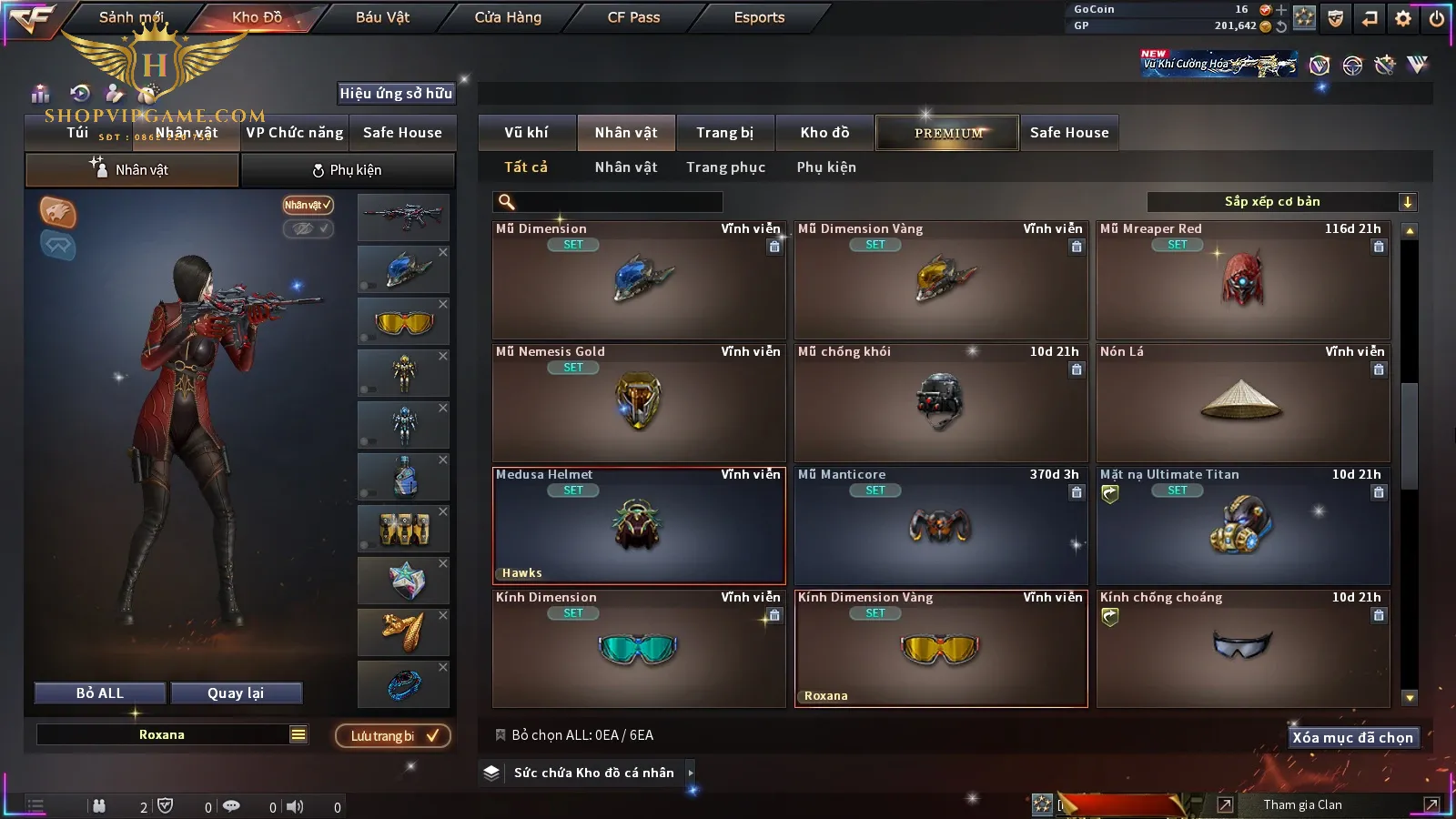Pick the Kính Dimension goggles
Viewport: 1456px width, 819px height.
click(638, 649)
